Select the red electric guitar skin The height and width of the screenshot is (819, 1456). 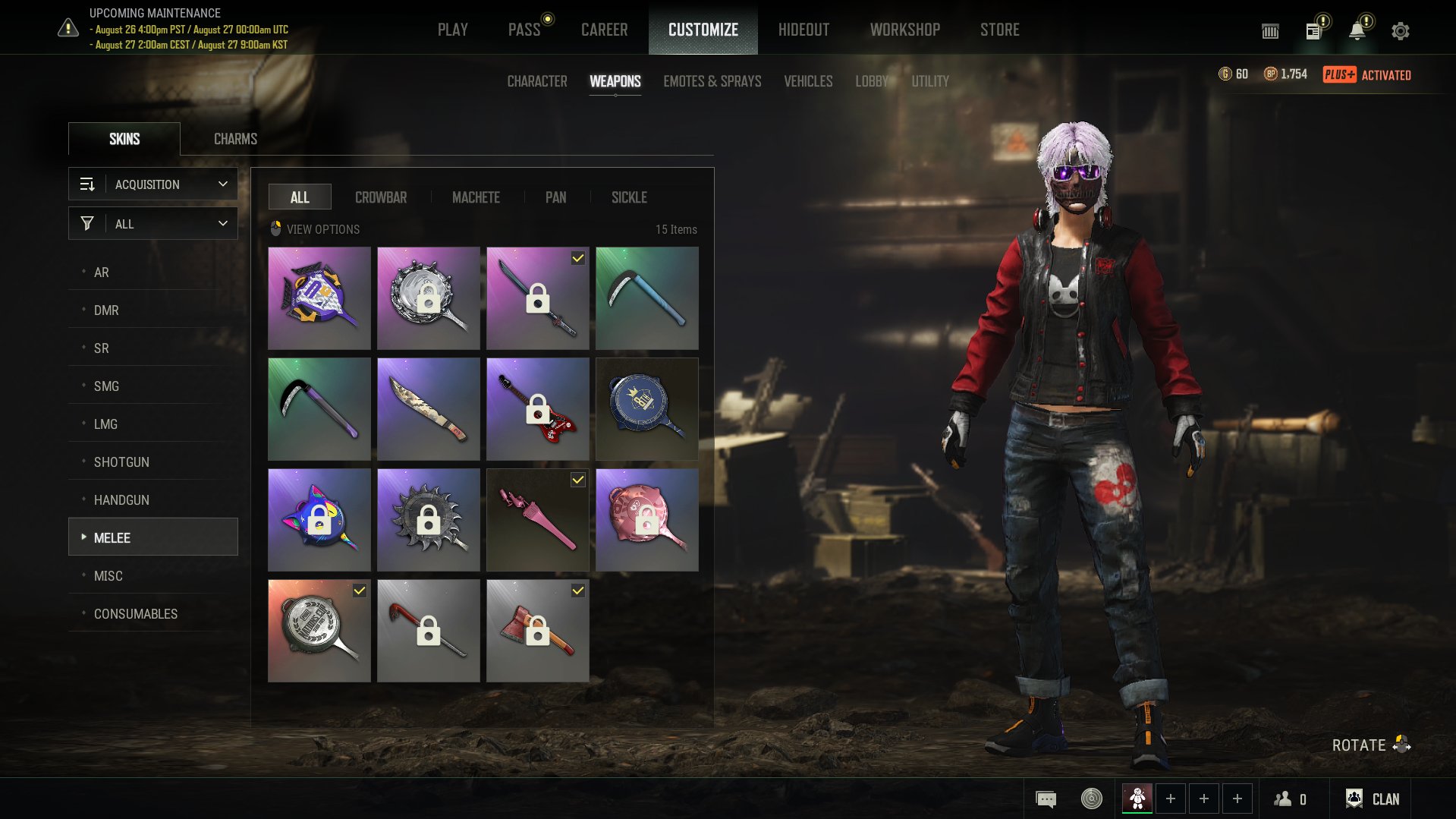point(537,409)
